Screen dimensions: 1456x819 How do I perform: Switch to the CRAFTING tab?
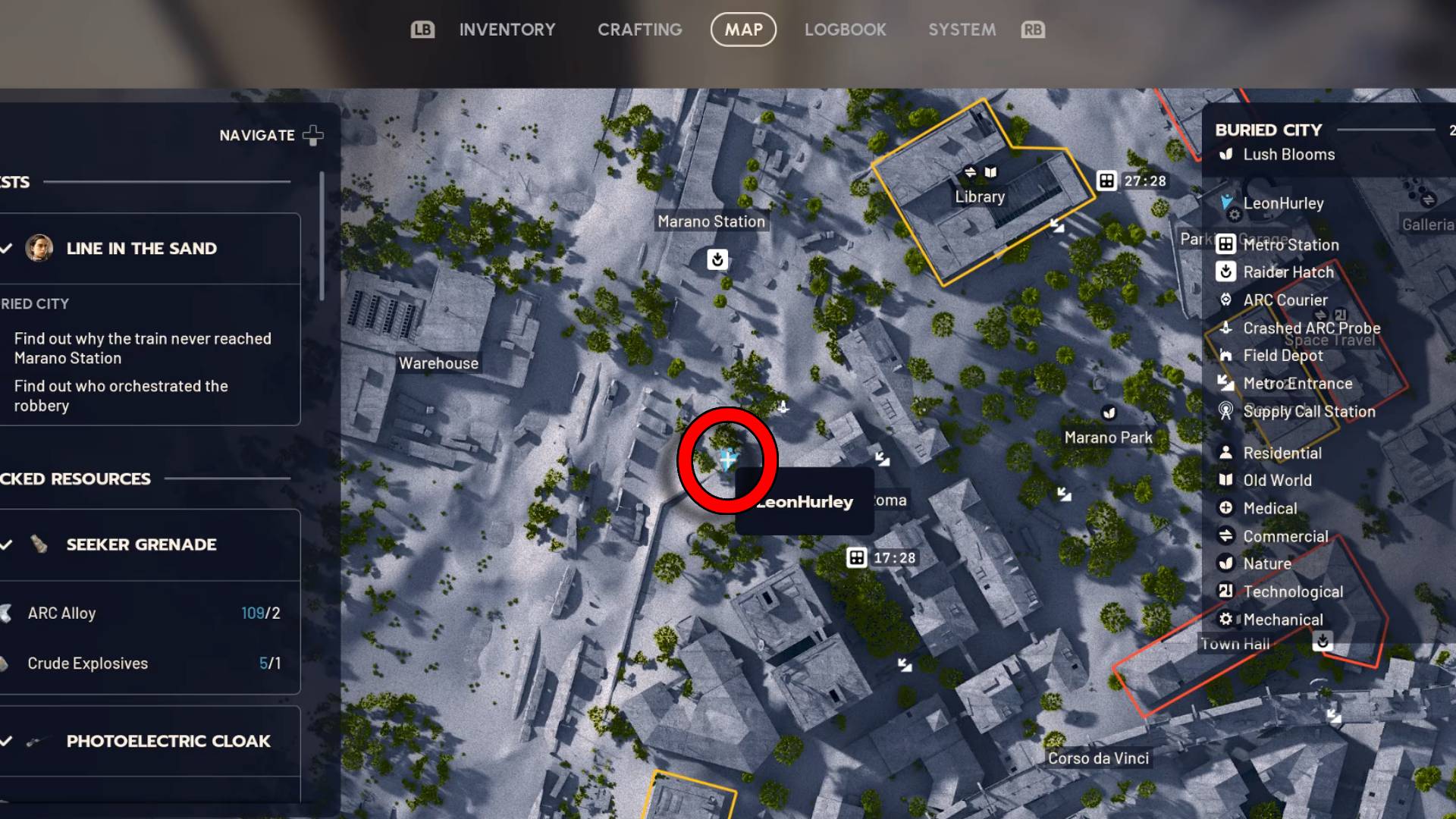click(639, 30)
